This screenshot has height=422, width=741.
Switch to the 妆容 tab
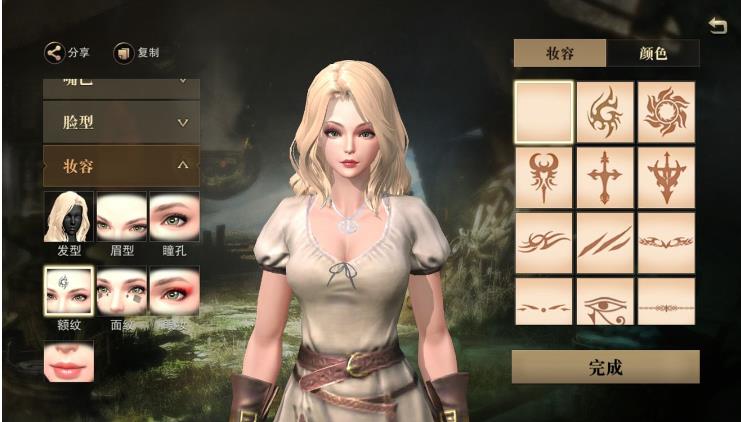point(559,53)
